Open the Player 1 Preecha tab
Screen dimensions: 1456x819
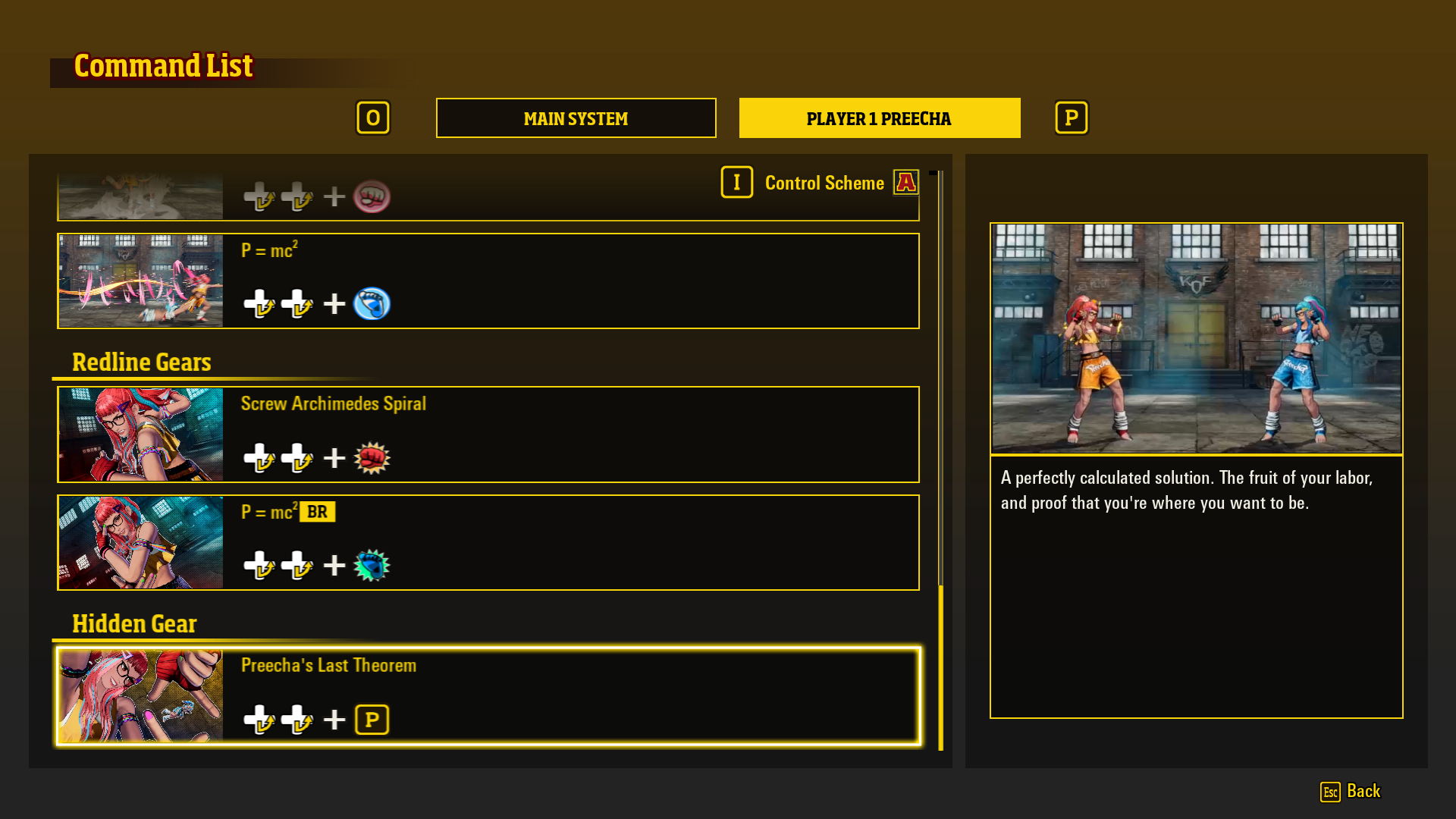[x=879, y=118]
